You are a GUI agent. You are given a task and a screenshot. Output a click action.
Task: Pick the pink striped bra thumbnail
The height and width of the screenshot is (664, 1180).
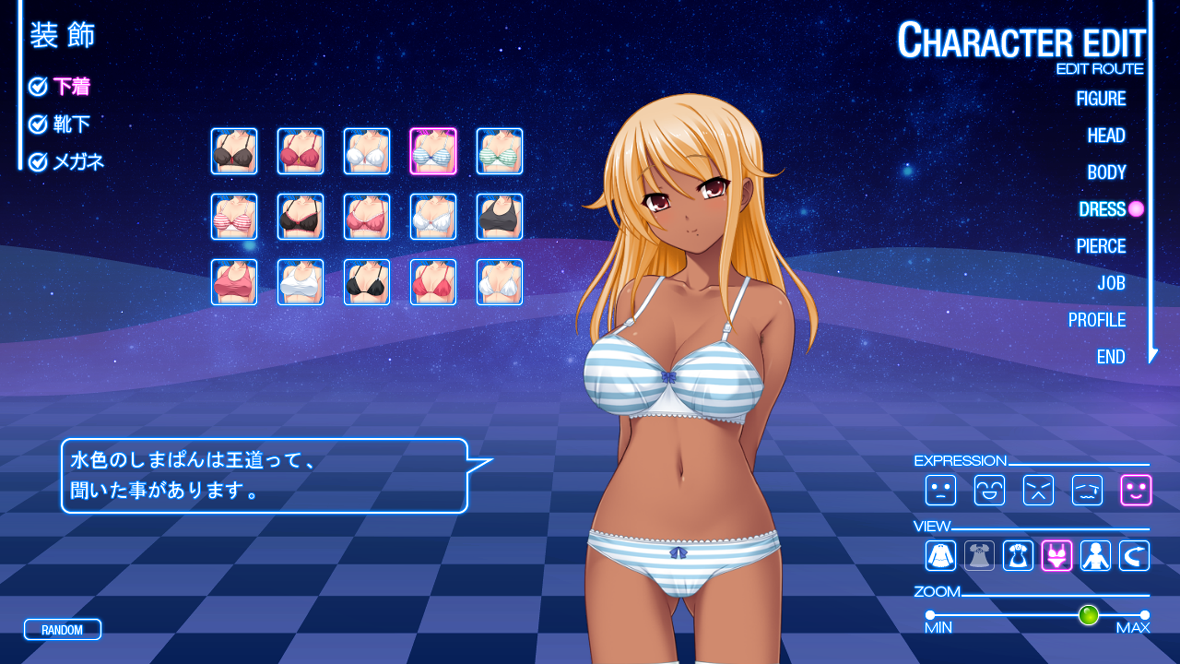point(234,216)
